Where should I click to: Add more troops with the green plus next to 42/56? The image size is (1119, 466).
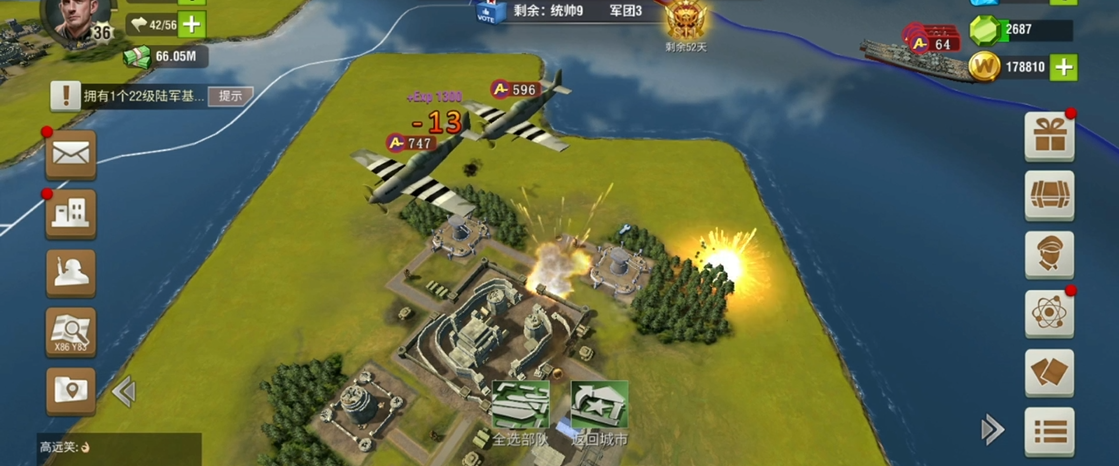point(192,24)
